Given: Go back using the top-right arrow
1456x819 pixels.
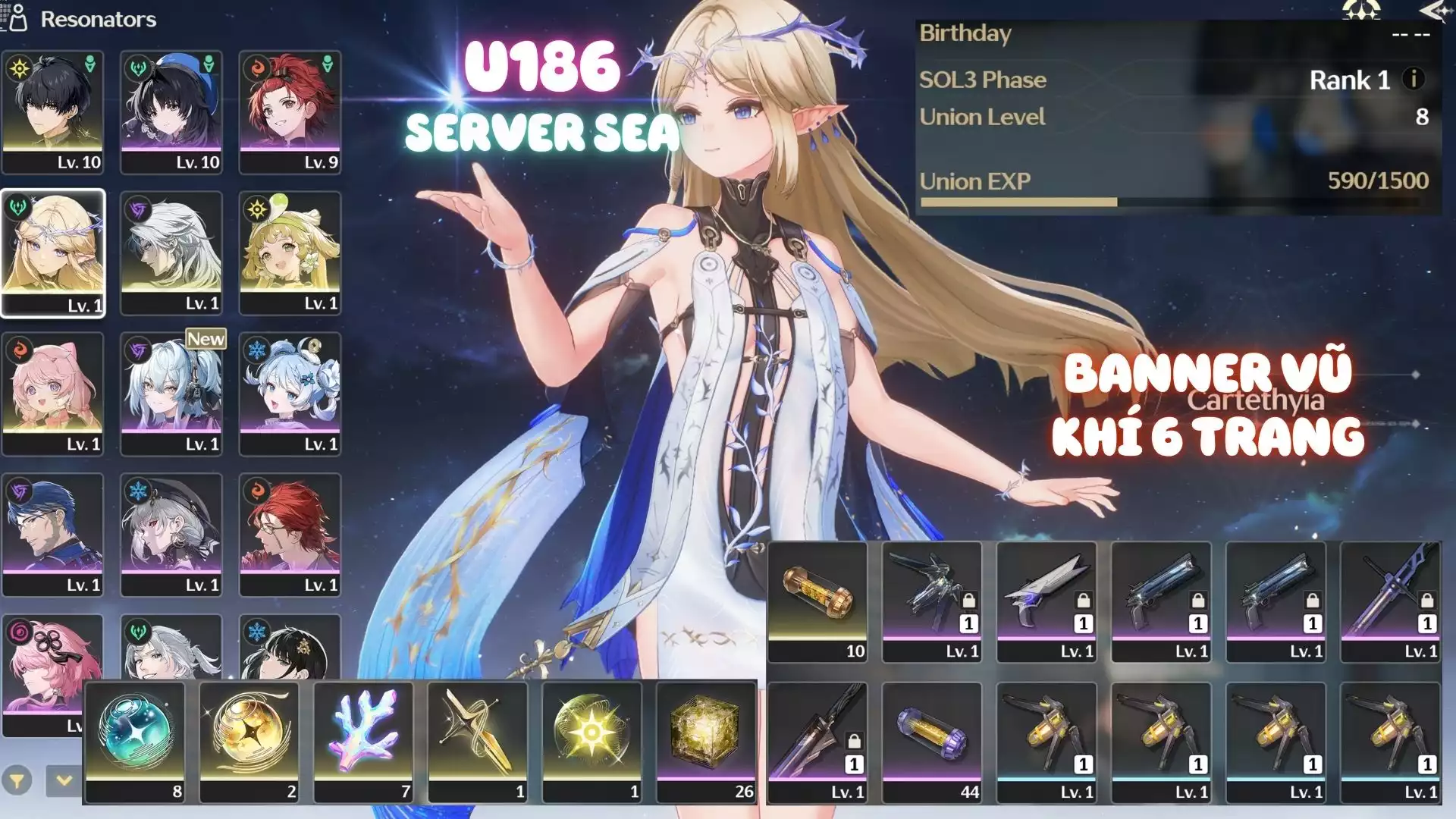Looking at the screenshot, I should pyautogui.click(x=1434, y=11).
